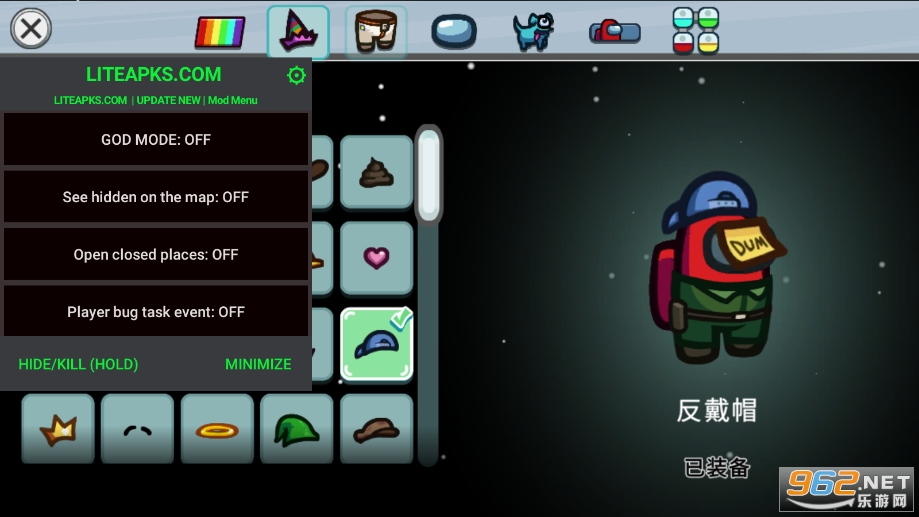The image size is (919, 517).
Task: Open the four-crewmate cosmicube tab
Action: [695, 31]
